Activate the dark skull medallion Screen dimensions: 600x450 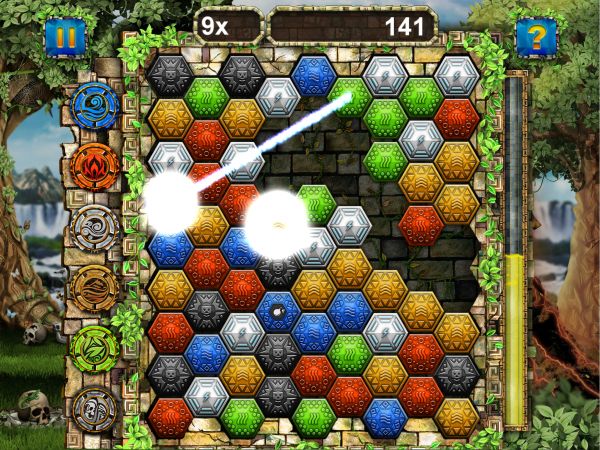point(95,410)
